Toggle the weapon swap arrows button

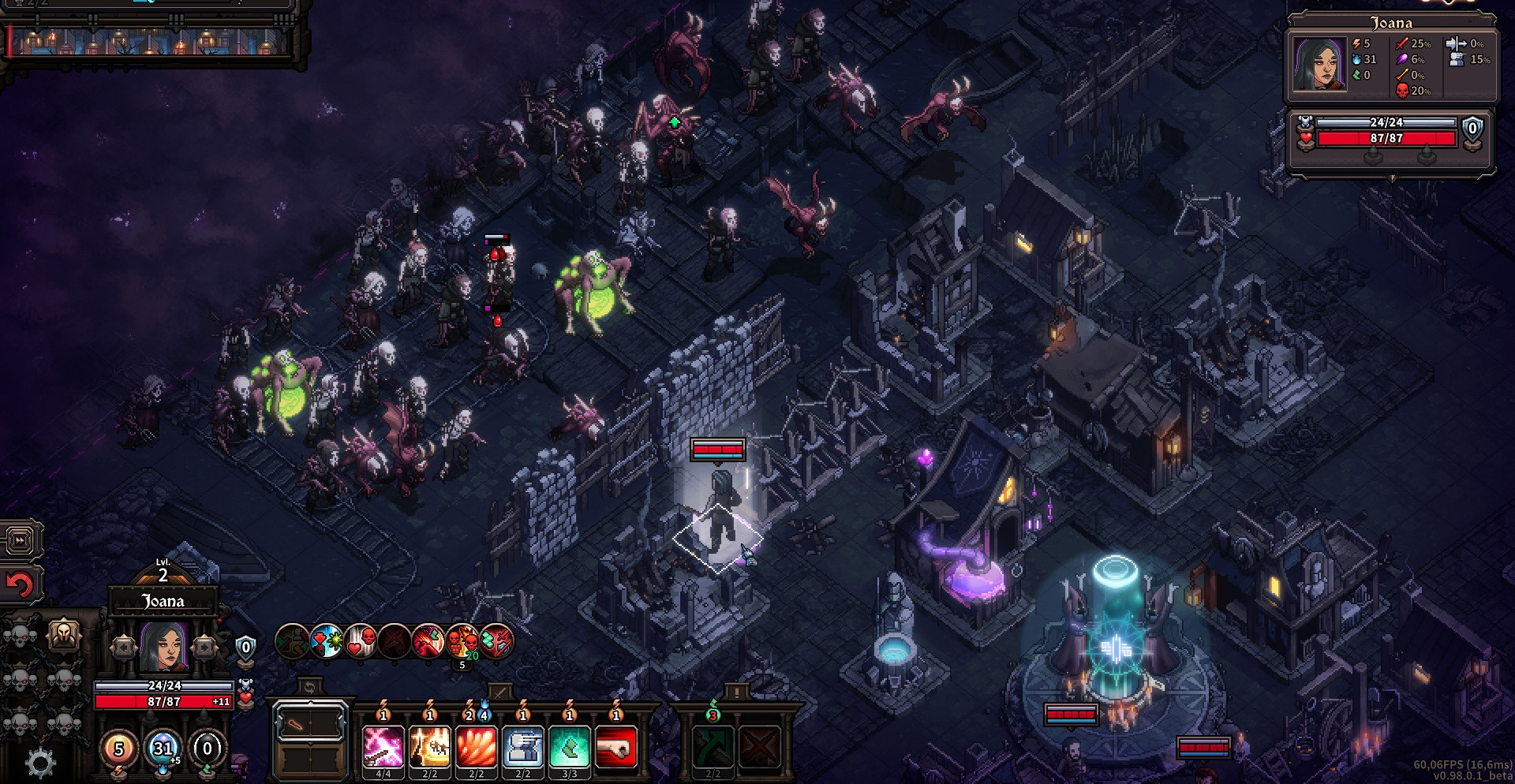(x=310, y=688)
